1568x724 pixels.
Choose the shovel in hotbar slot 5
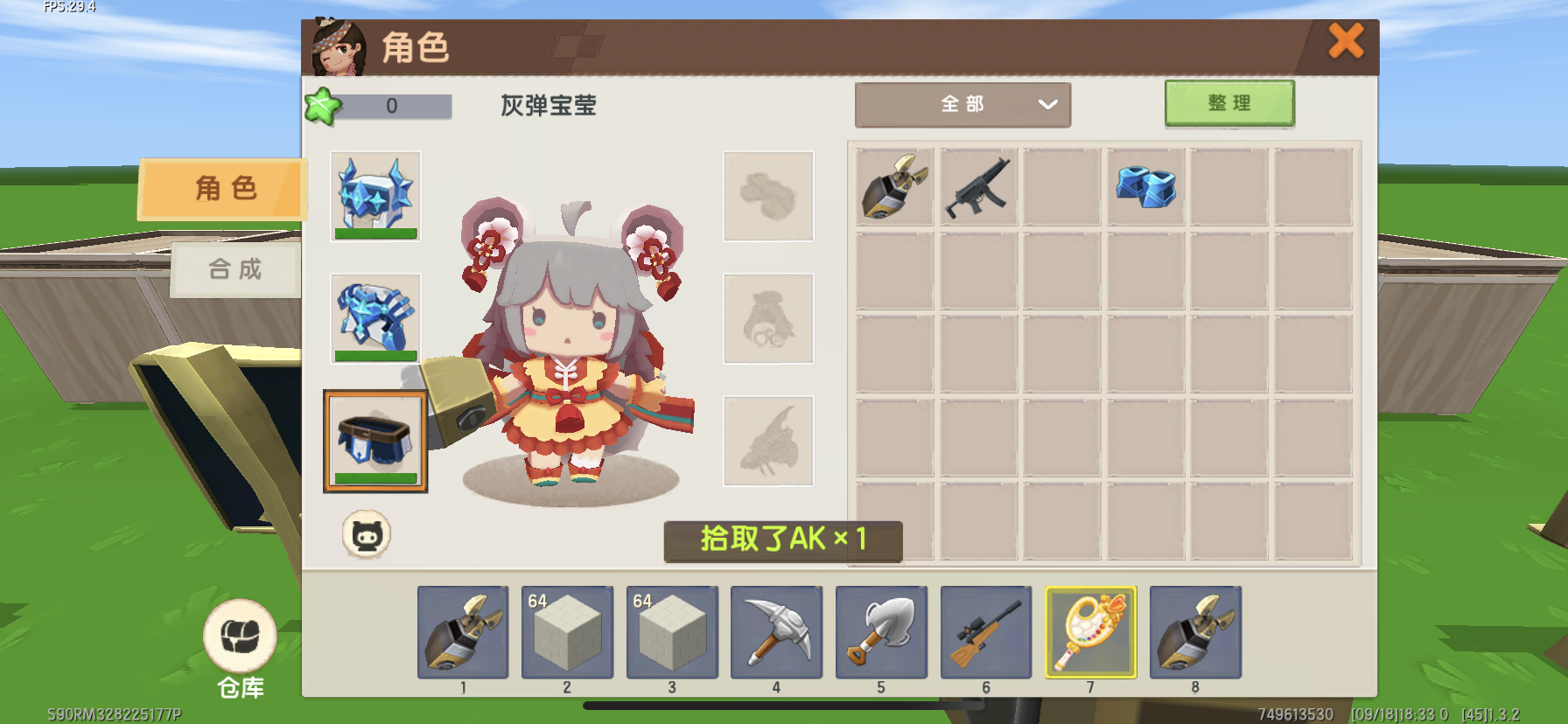[881, 632]
